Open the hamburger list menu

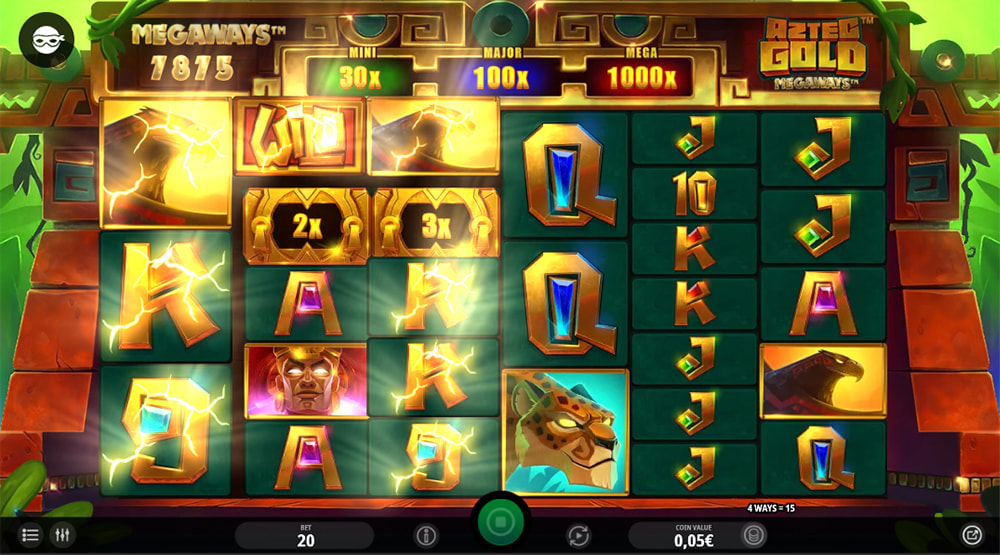(30, 535)
